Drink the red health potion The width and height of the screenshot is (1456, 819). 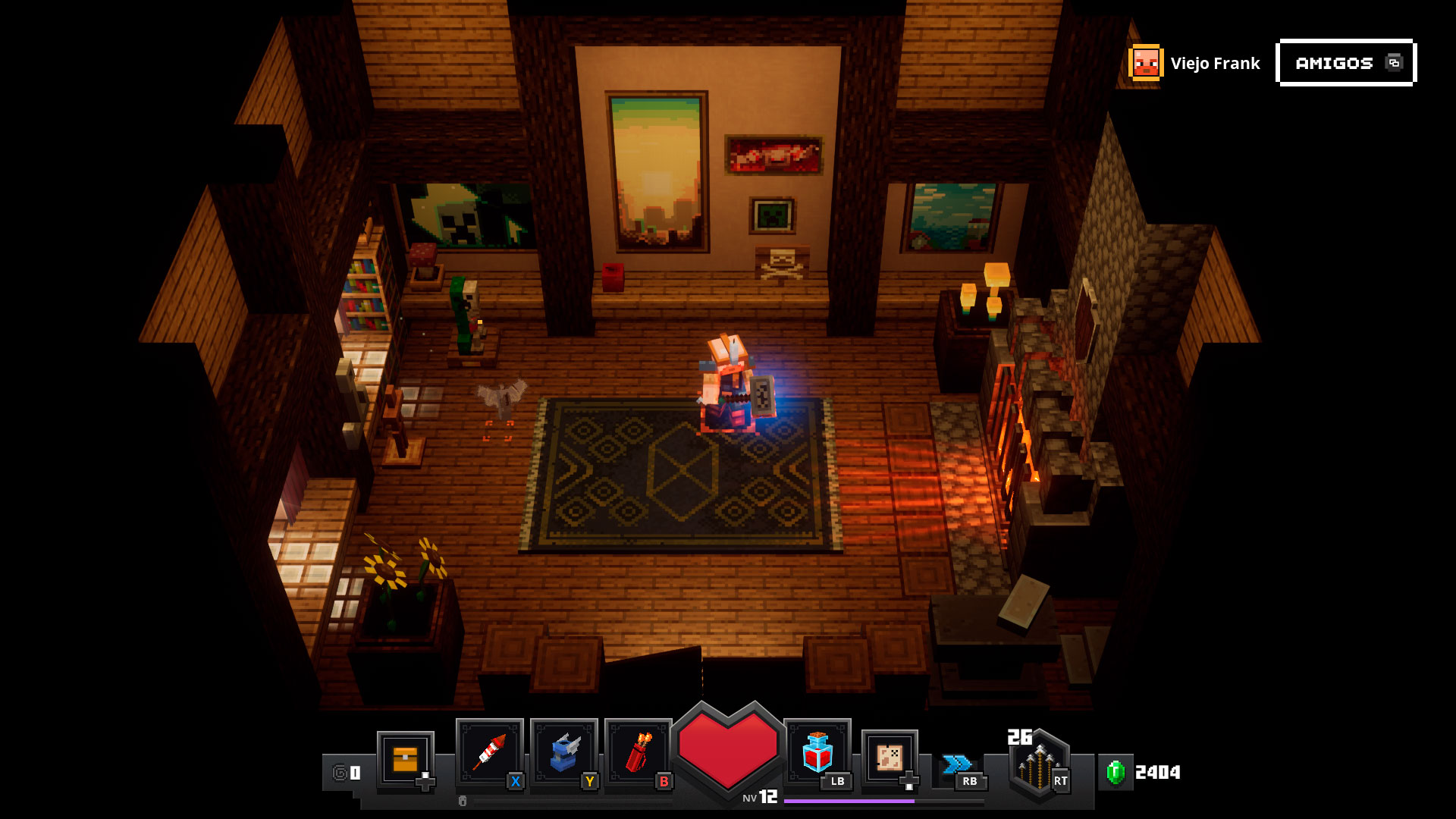tap(817, 752)
